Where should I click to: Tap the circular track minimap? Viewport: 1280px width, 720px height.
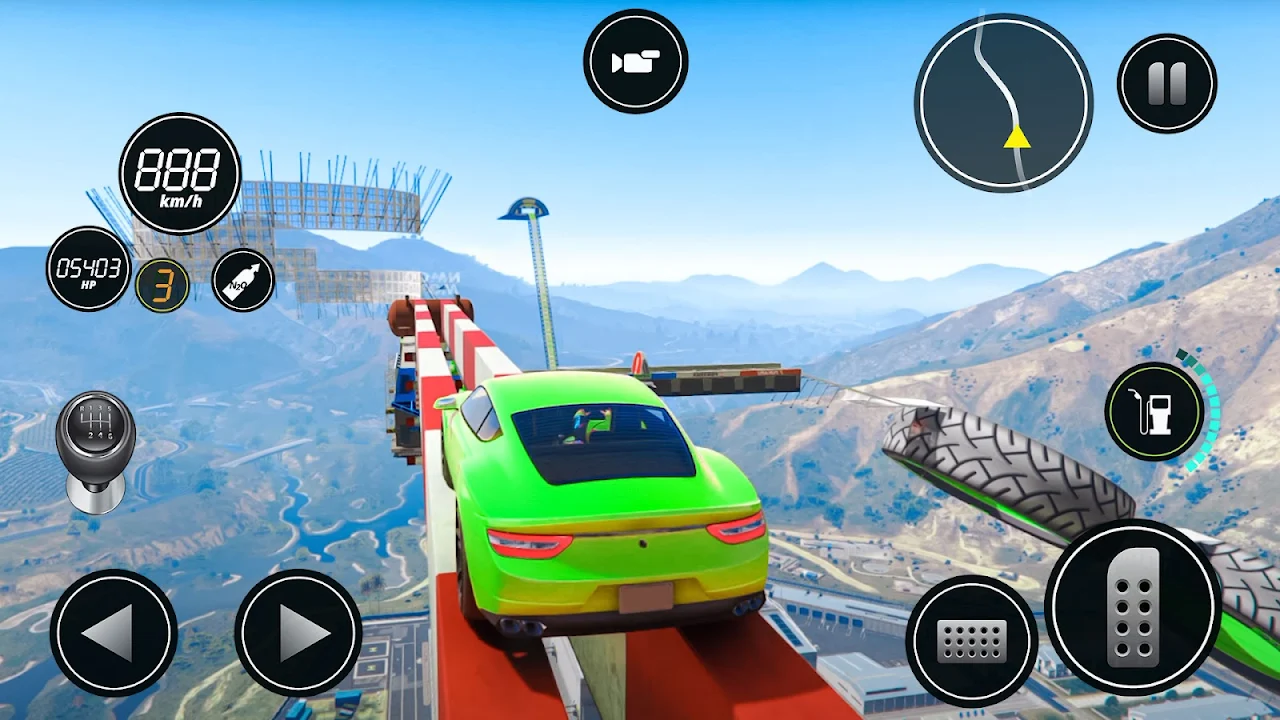click(1003, 102)
